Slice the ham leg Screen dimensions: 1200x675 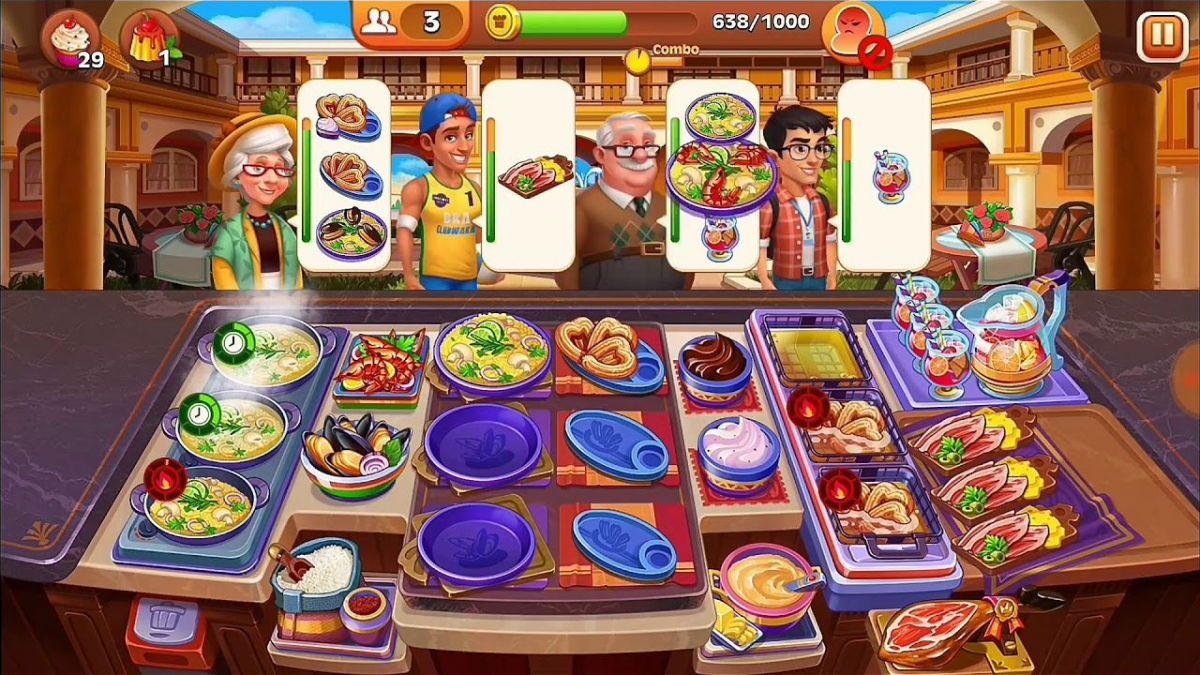[x=935, y=628]
